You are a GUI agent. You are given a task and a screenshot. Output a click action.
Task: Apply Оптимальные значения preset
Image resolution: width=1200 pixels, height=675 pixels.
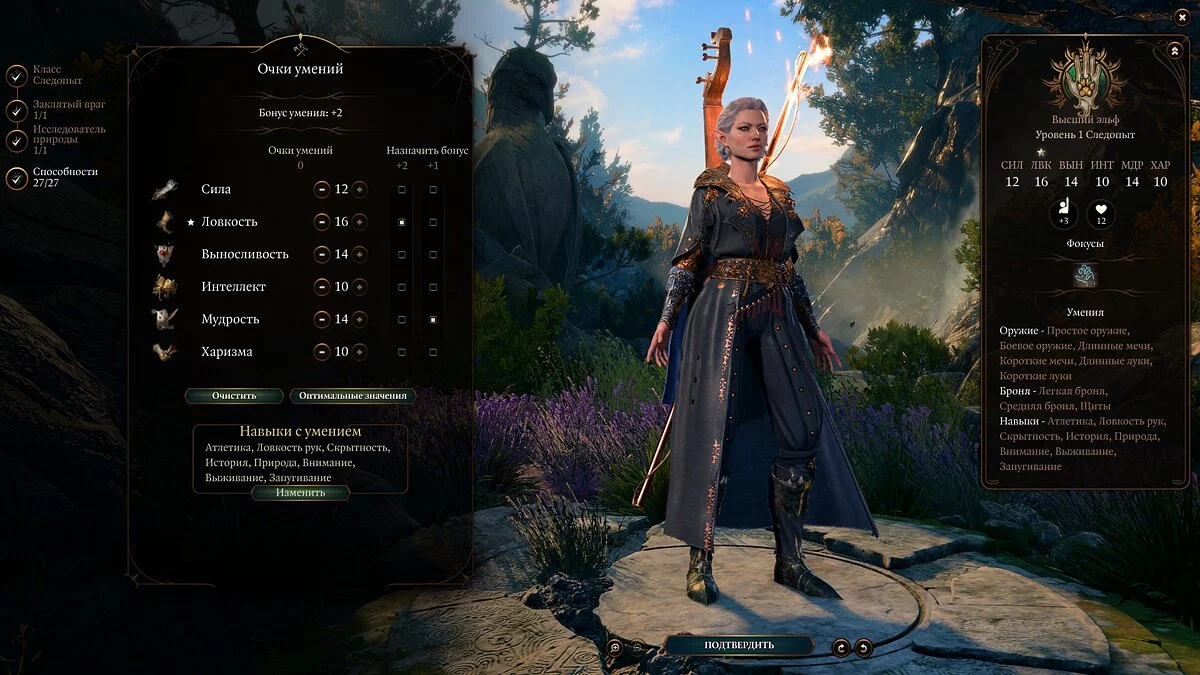[352, 395]
